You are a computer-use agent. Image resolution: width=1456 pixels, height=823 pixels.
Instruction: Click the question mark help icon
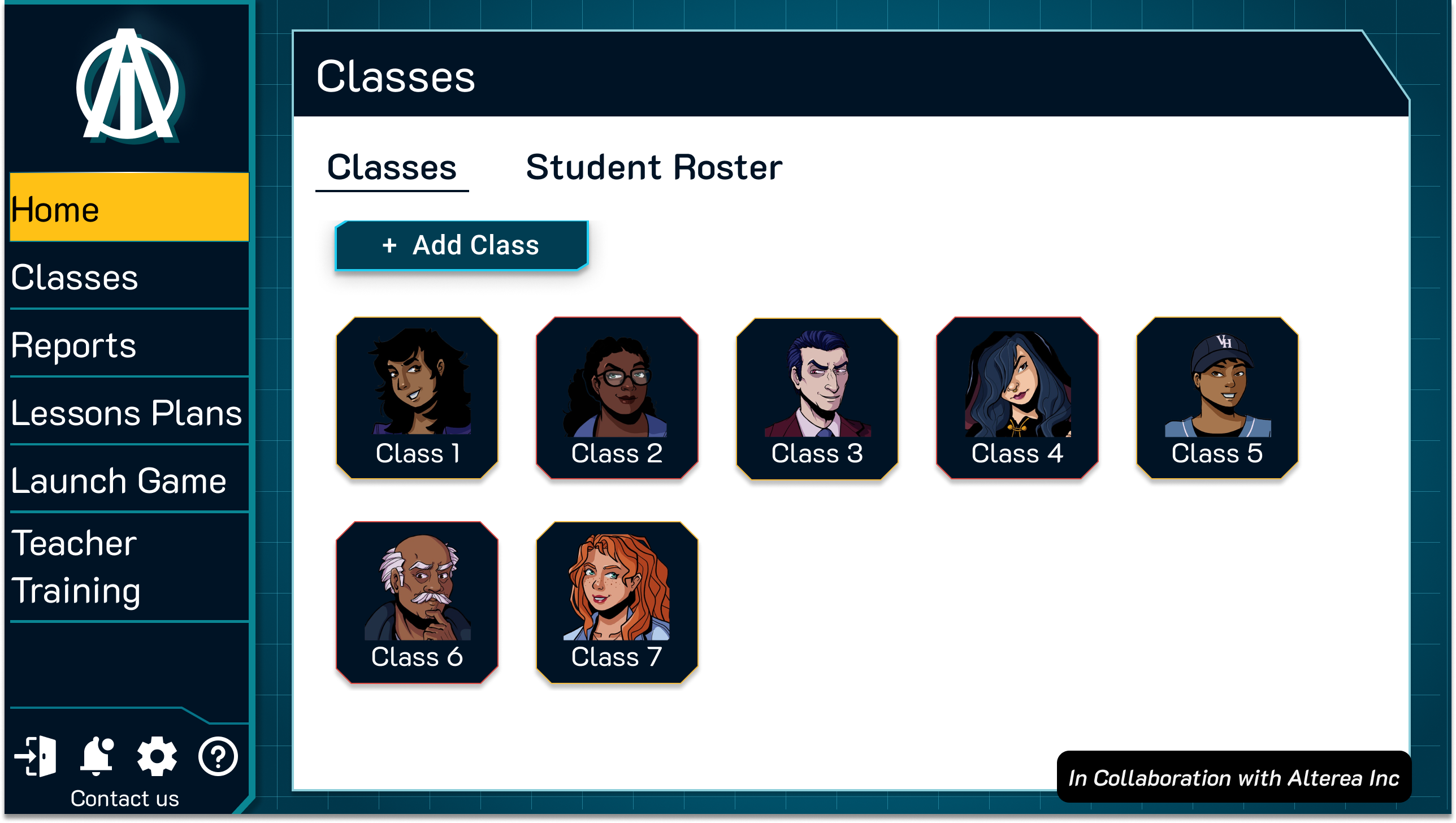[218, 756]
